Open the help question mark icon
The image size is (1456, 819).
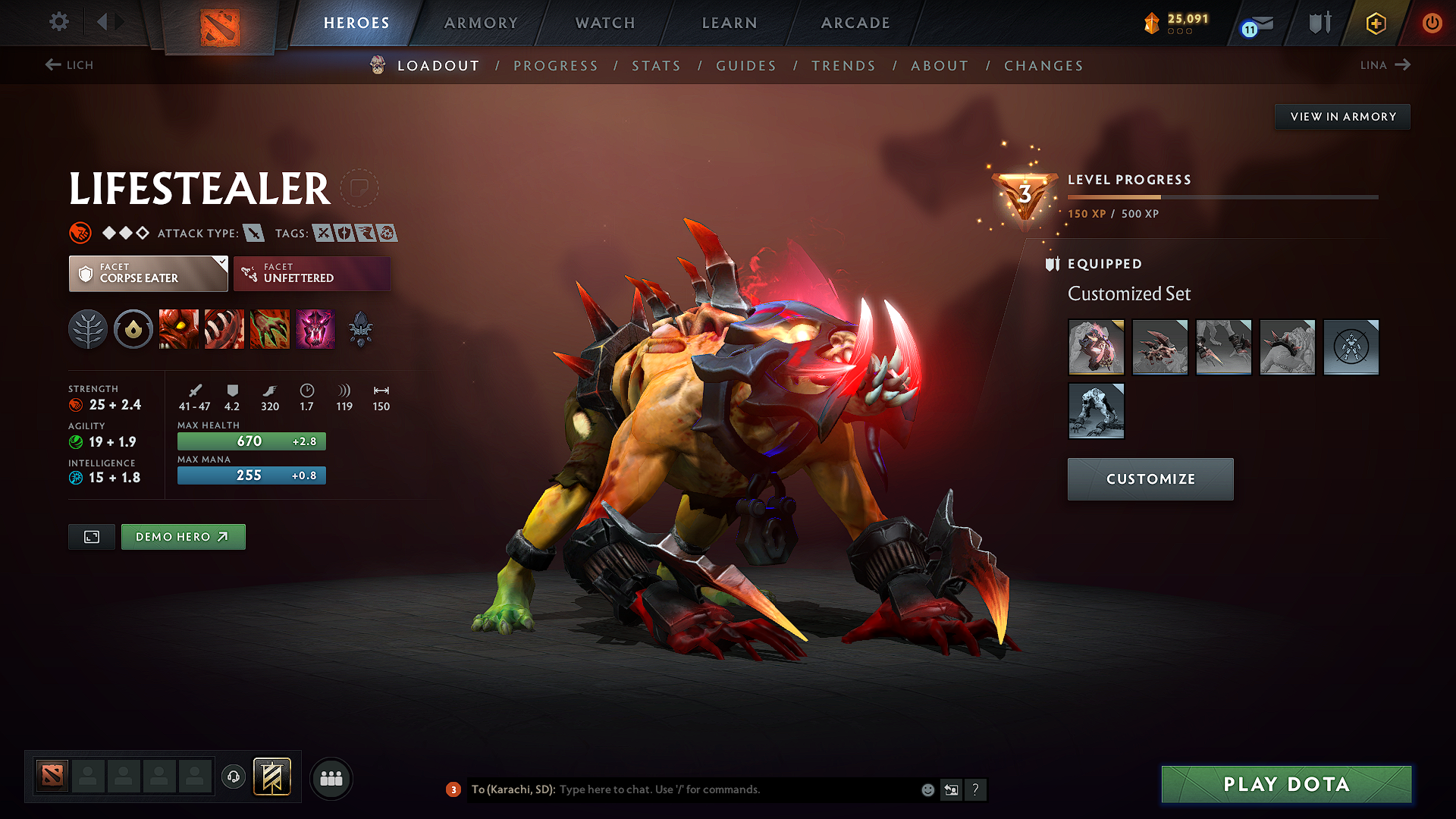(976, 789)
